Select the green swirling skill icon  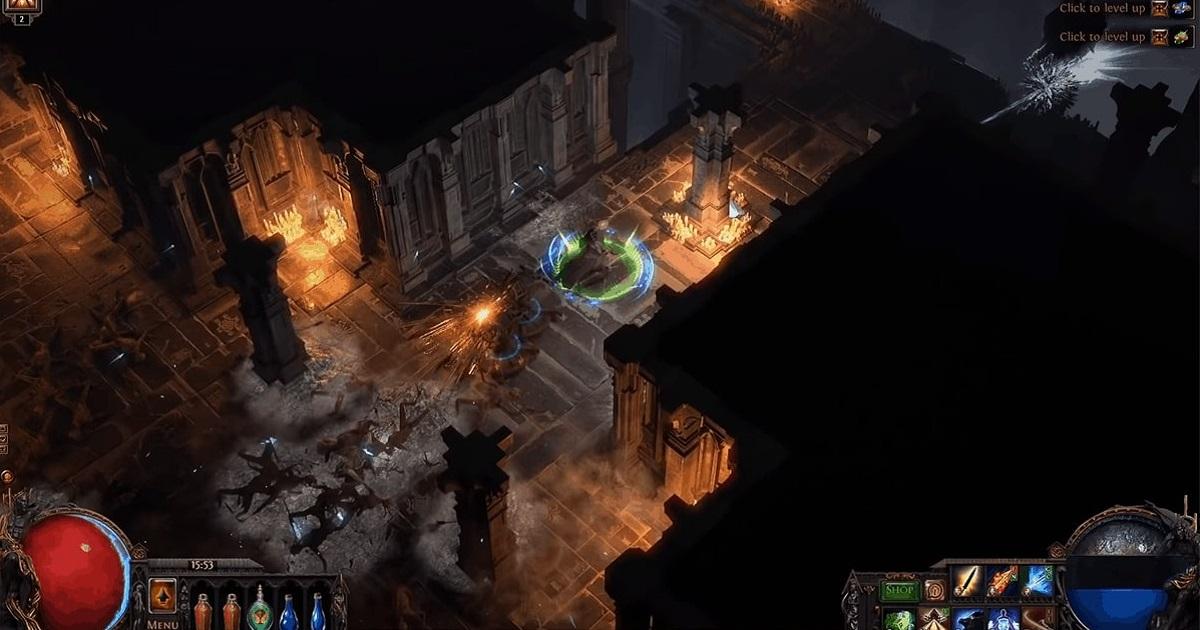[900, 620]
